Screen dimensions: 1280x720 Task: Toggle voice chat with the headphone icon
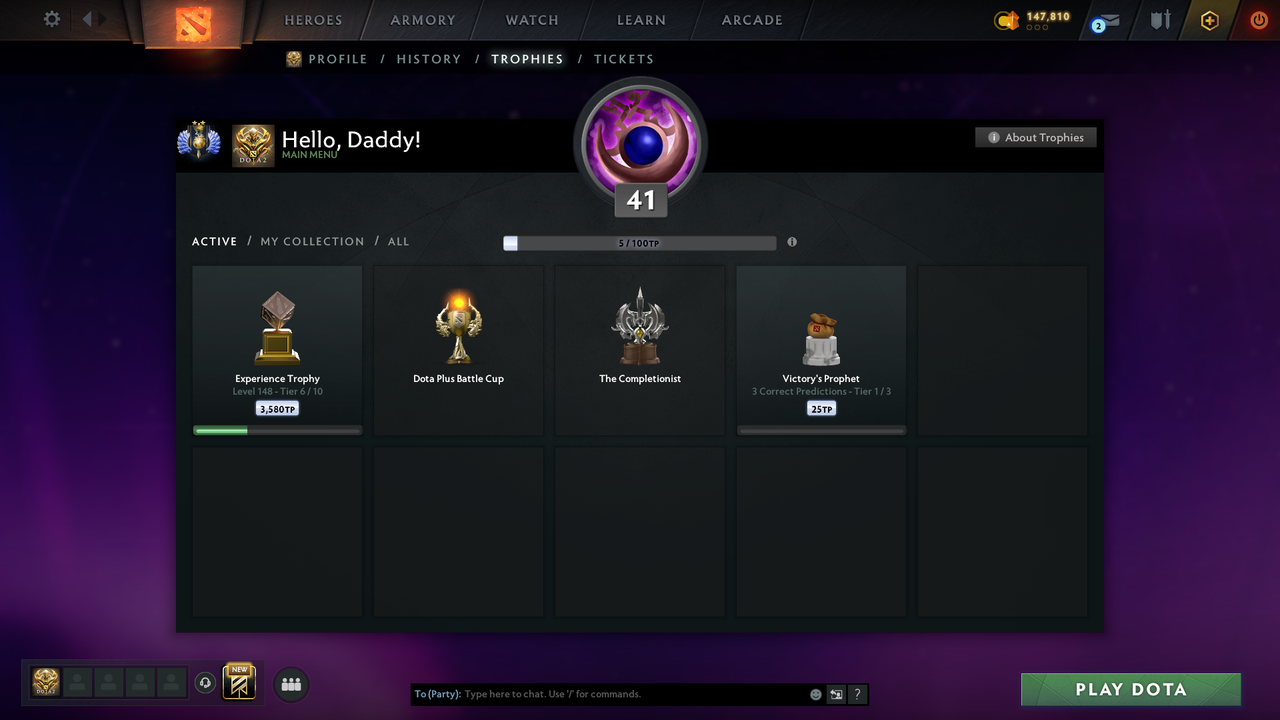pyautogui.click(x=206, y=682)
